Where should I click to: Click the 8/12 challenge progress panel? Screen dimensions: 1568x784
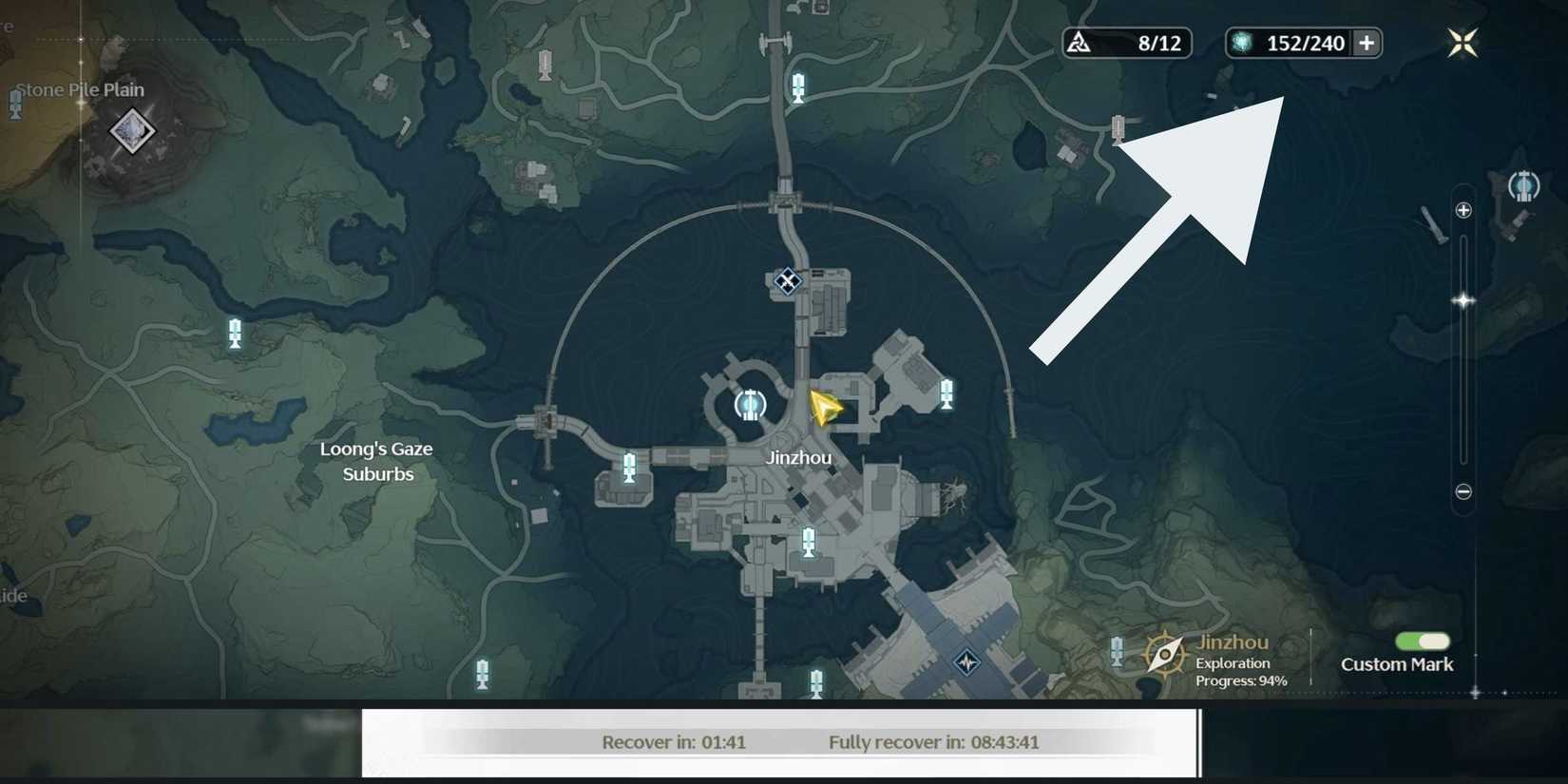point(1127,42)
